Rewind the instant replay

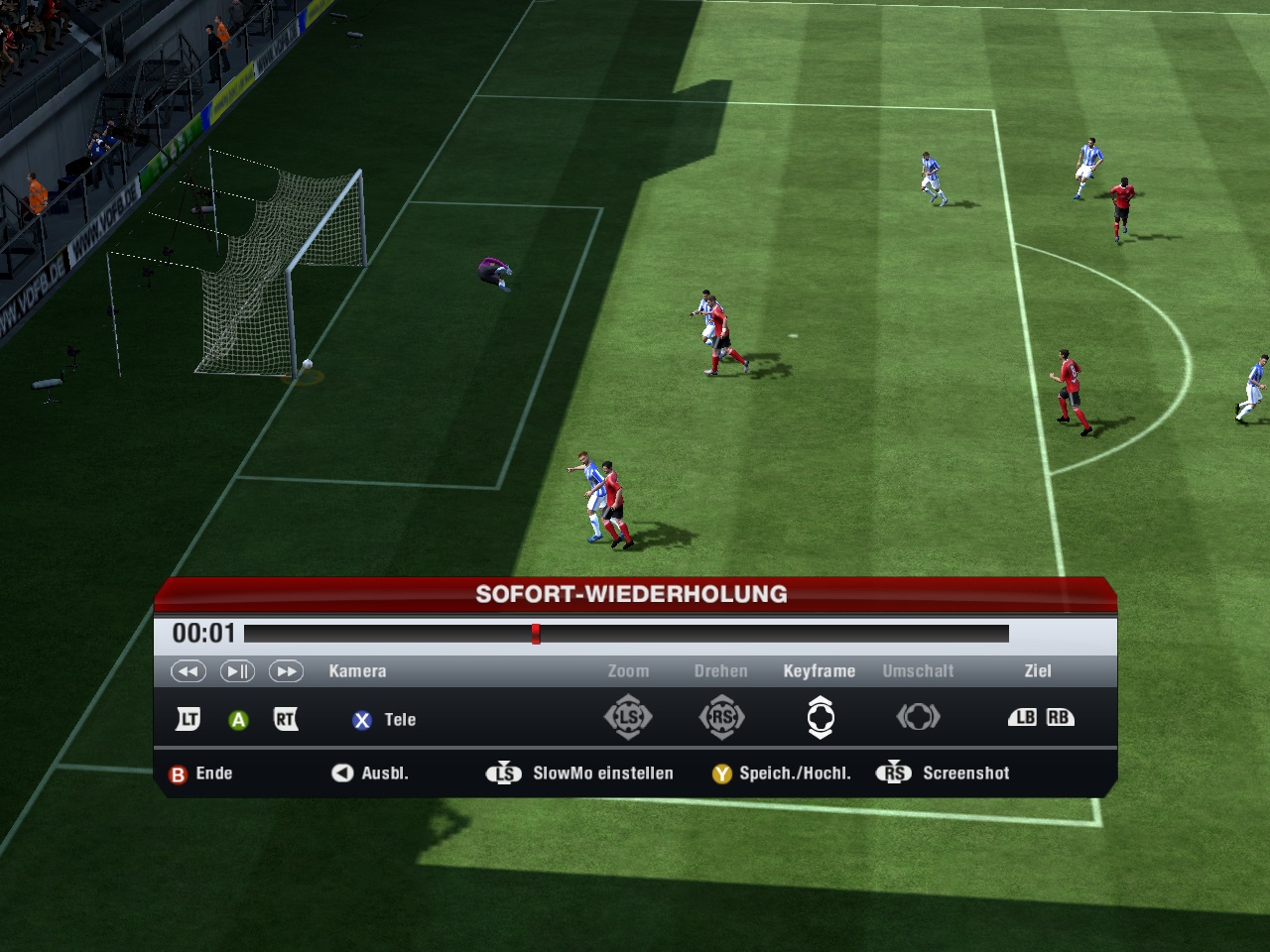click(189, 671)
